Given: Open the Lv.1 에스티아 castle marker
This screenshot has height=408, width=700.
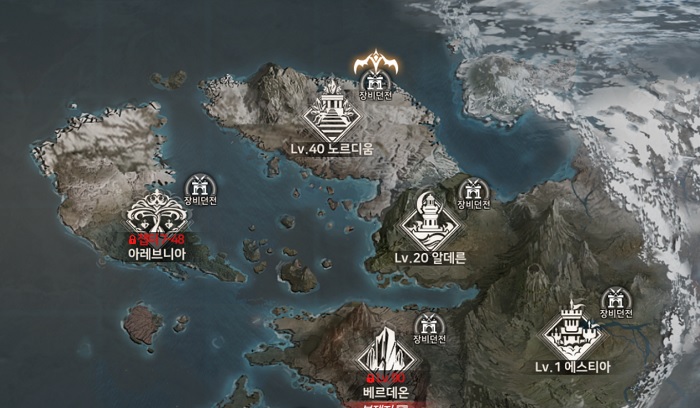Looking at the screenshot, I should [x=571, y=329].
